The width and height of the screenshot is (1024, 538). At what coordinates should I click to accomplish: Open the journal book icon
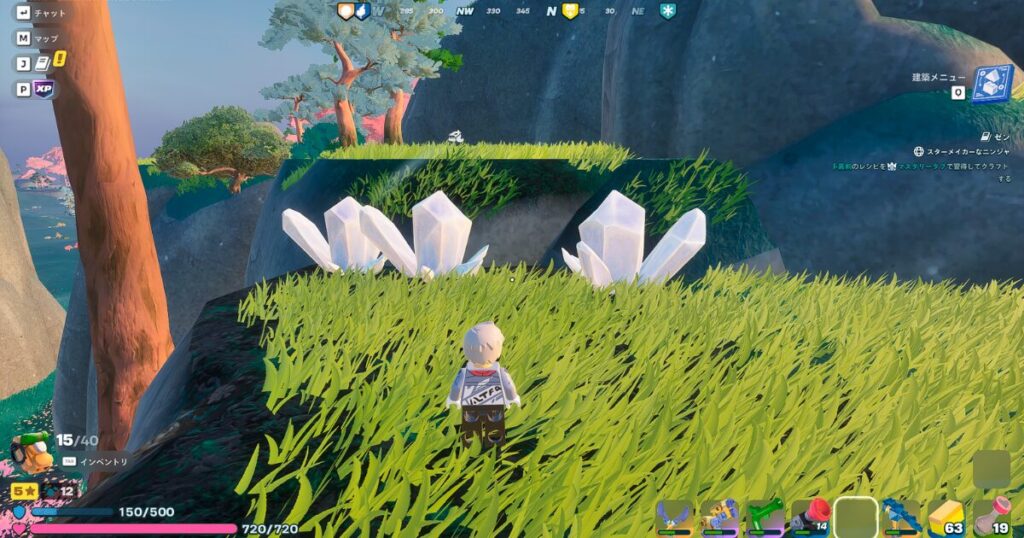pyautogui.click(x=43, y=63)
